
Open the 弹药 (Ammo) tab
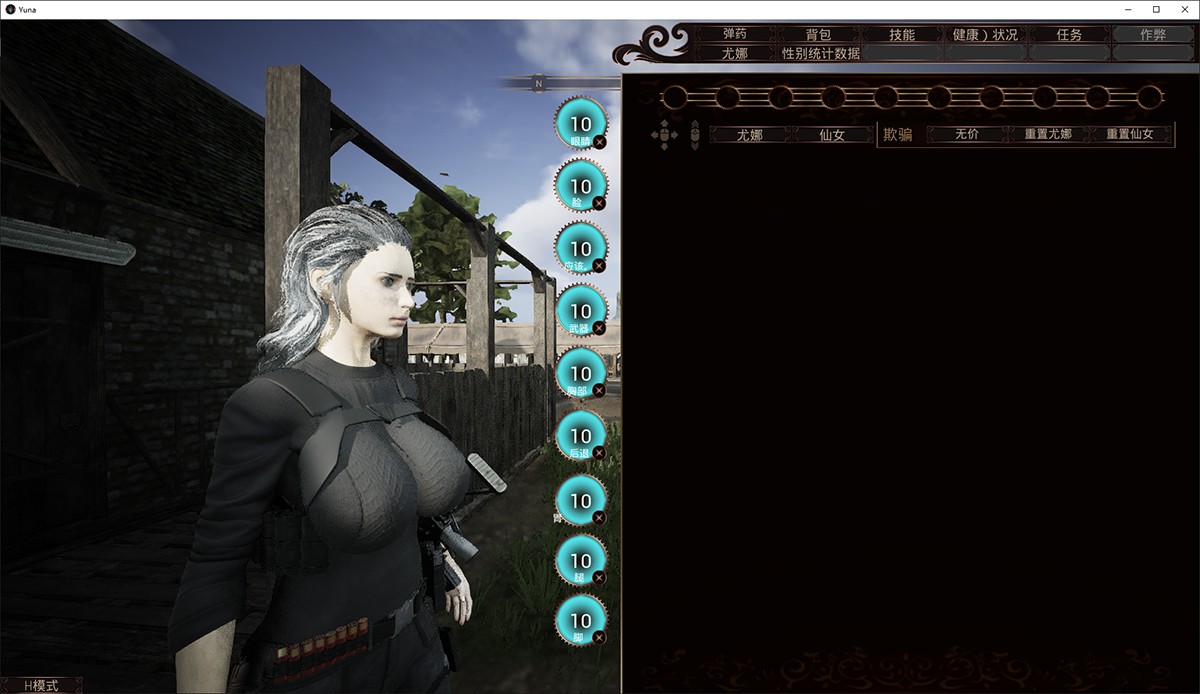[735, 34]
